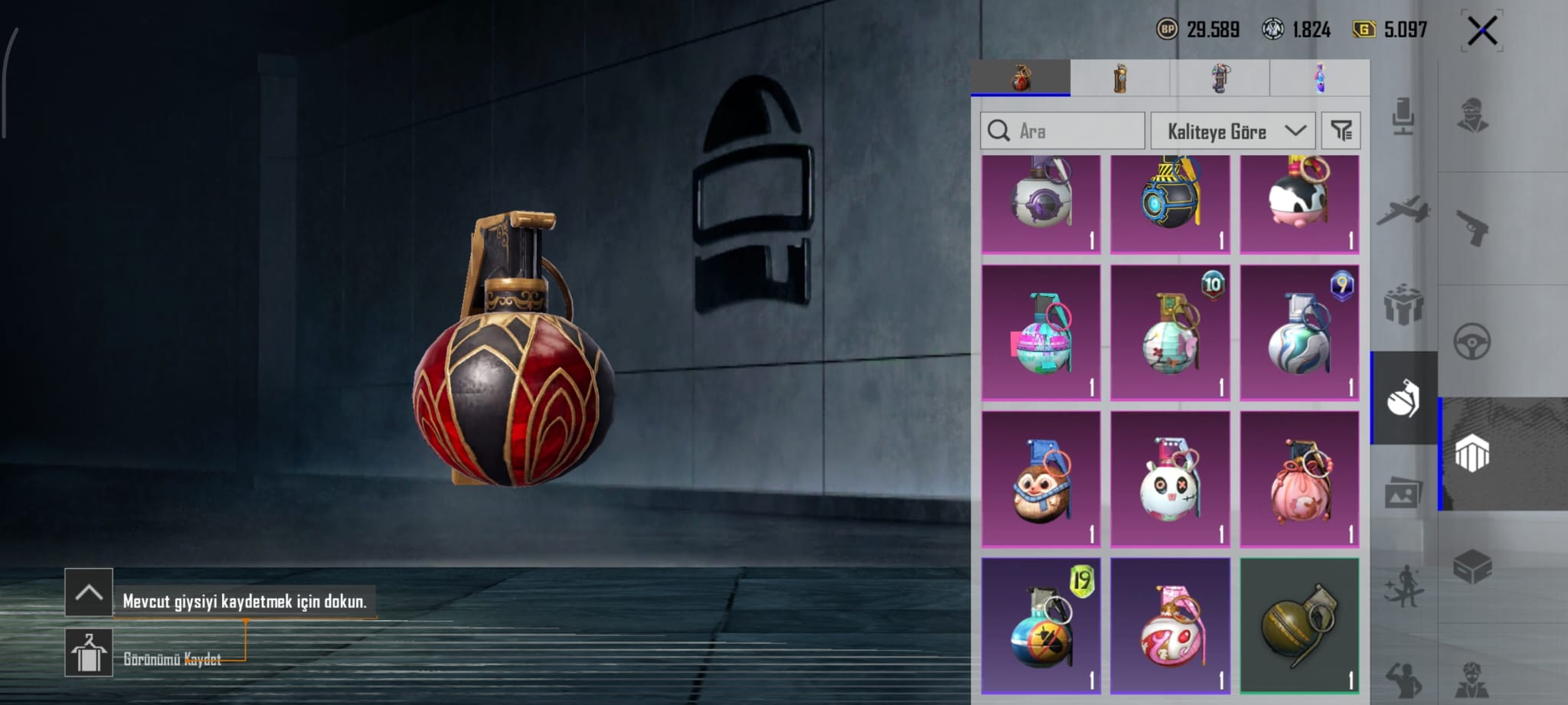
Task: Select the stun grenade skins tab
Action: [x=1220, y=78]
